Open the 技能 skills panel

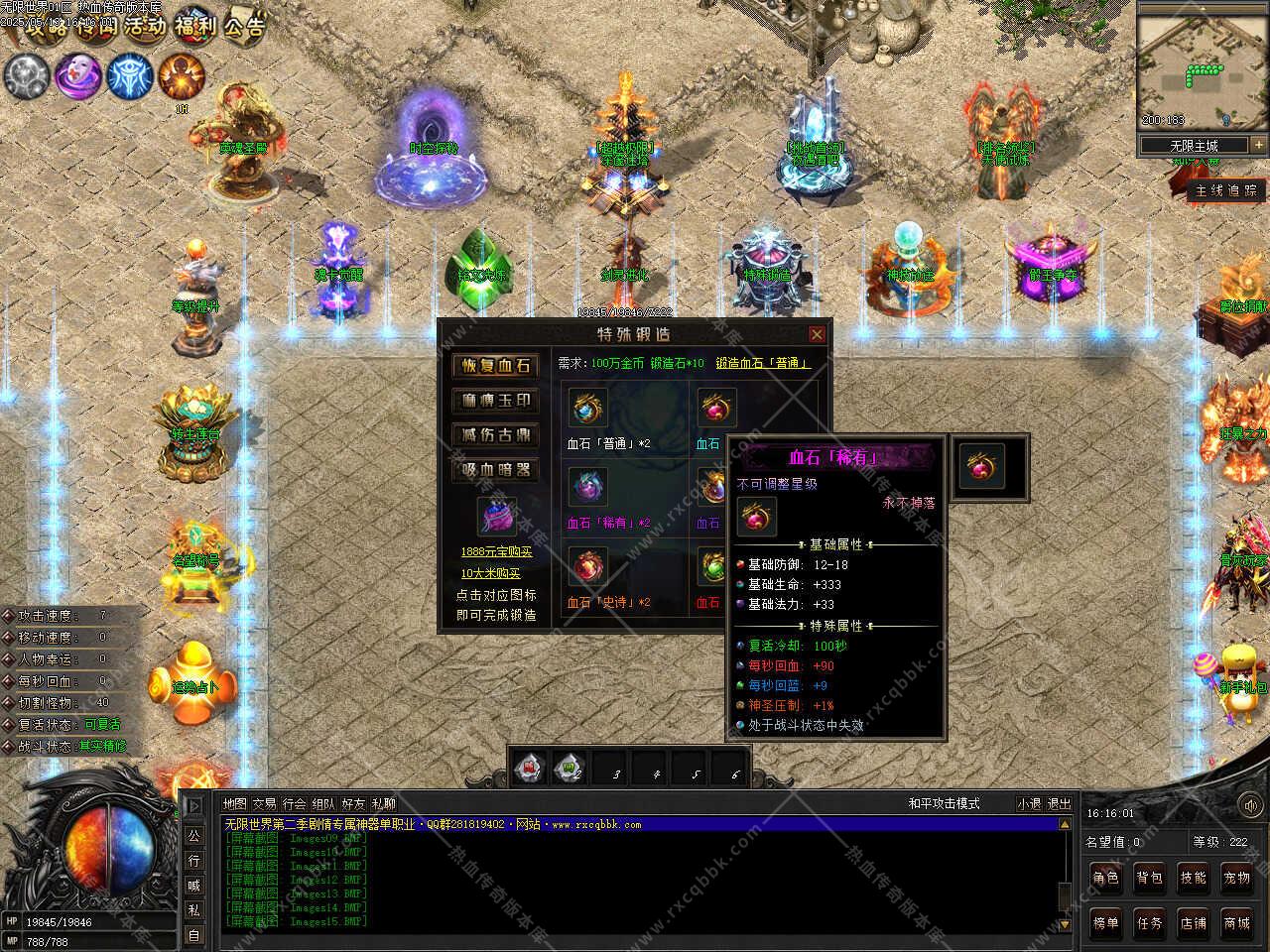[x=1193, y=878]
